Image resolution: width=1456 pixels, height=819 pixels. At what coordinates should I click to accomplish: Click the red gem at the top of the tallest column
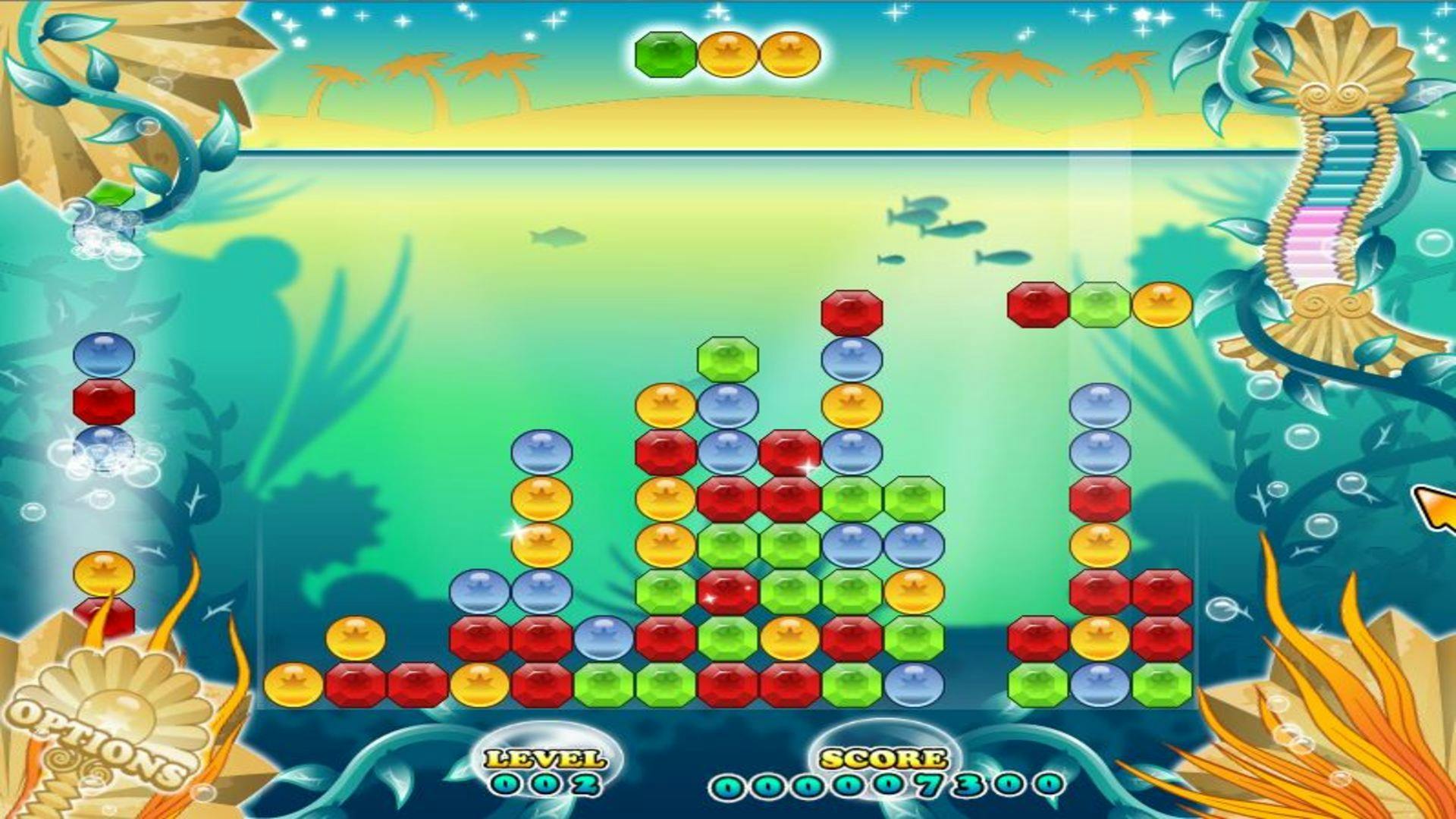tap(851, 312)
